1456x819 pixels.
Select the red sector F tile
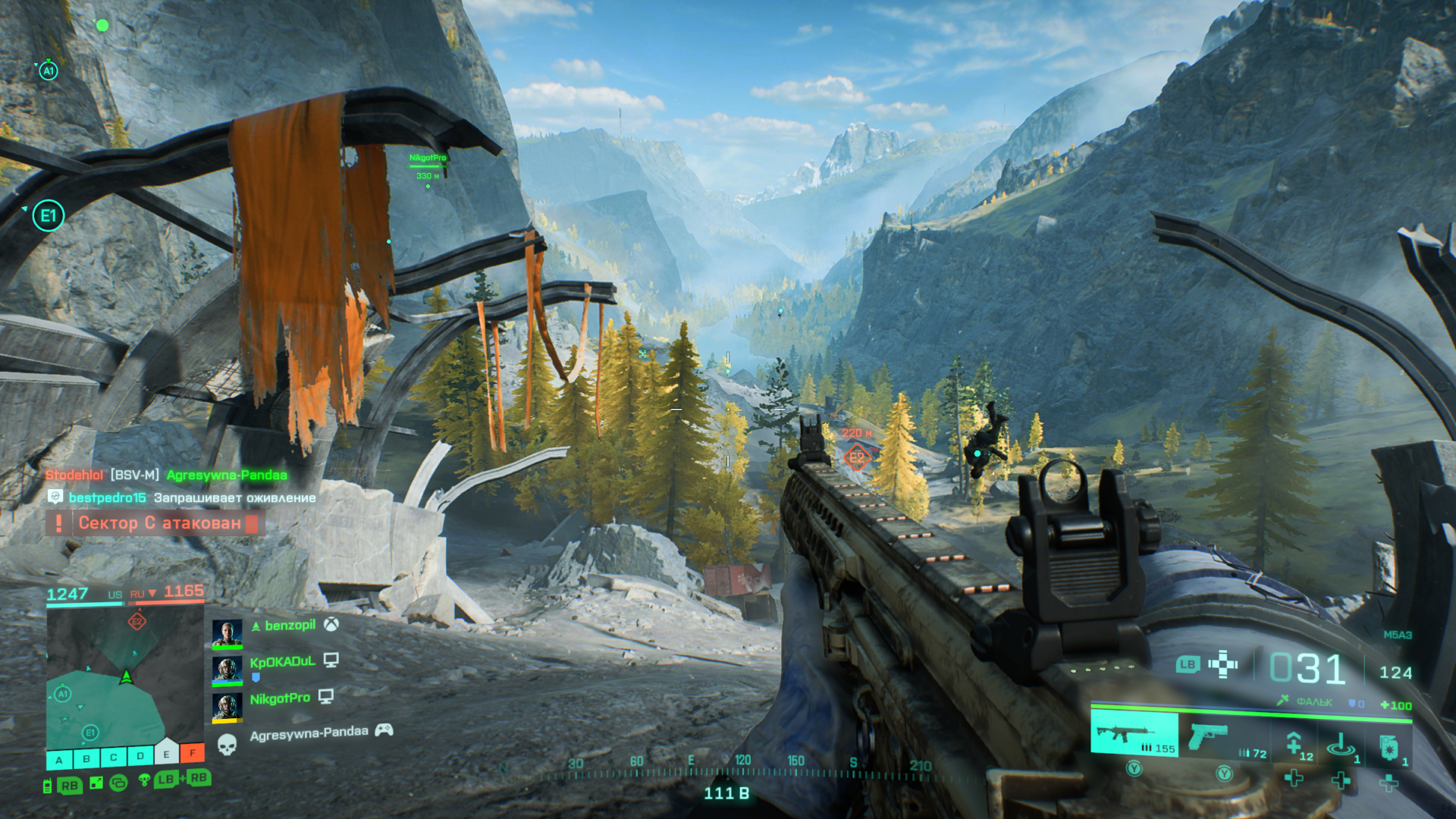(x=193, y=752)
